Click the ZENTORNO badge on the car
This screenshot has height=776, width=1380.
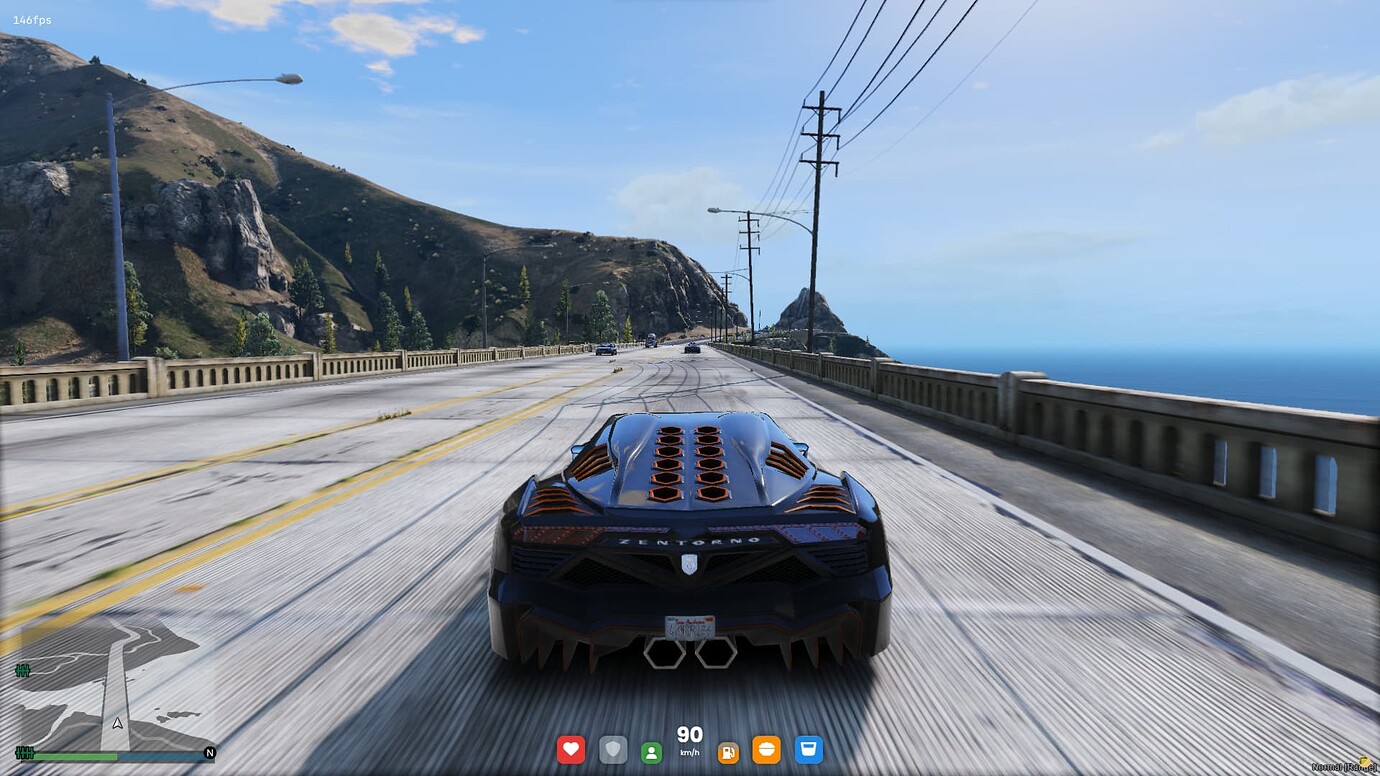tap(688, 542)
